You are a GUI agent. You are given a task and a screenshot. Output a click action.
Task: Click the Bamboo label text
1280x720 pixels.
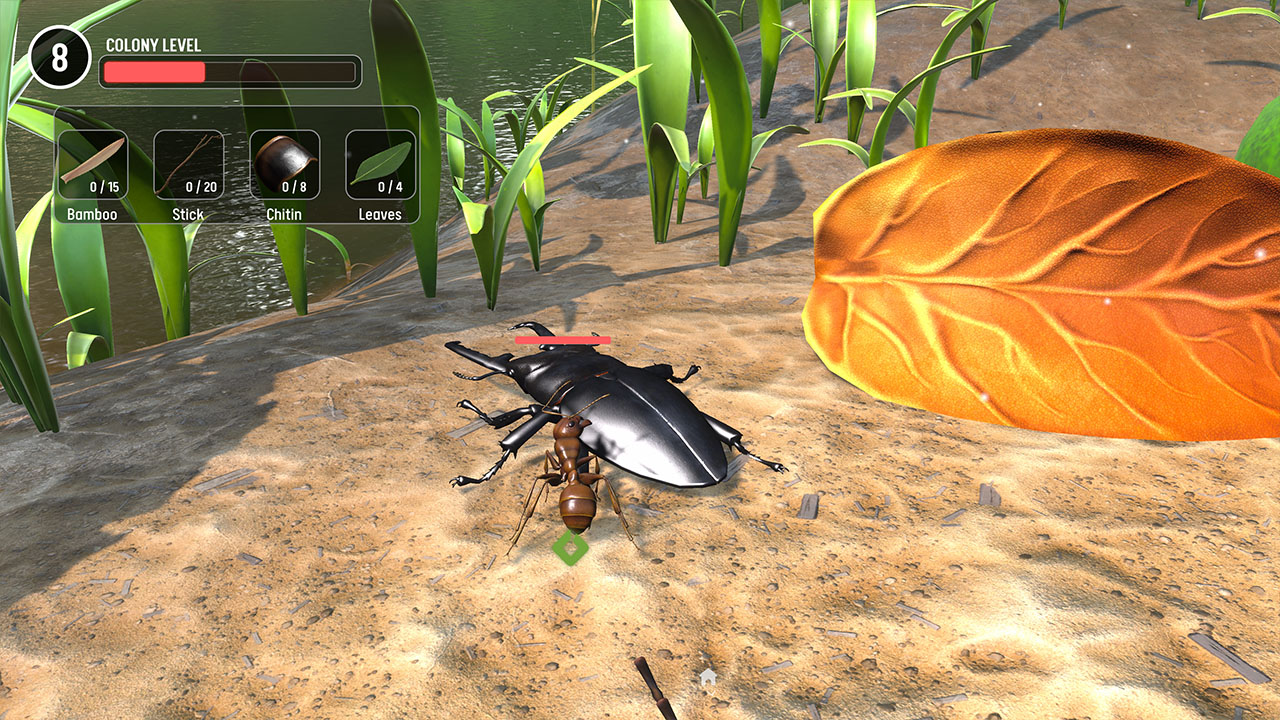point(94,214)
